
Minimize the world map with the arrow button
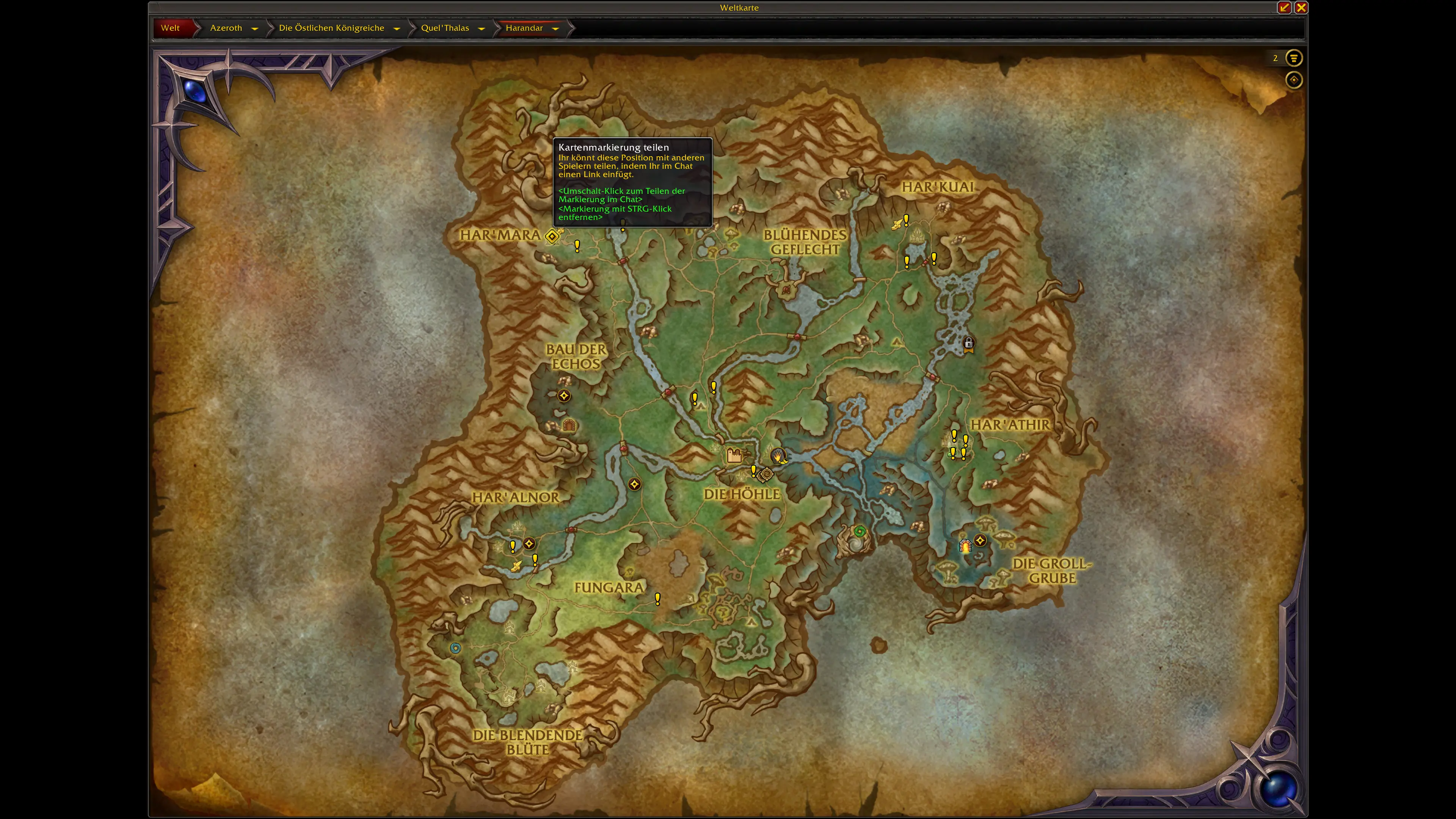[x=1284, y=7]
